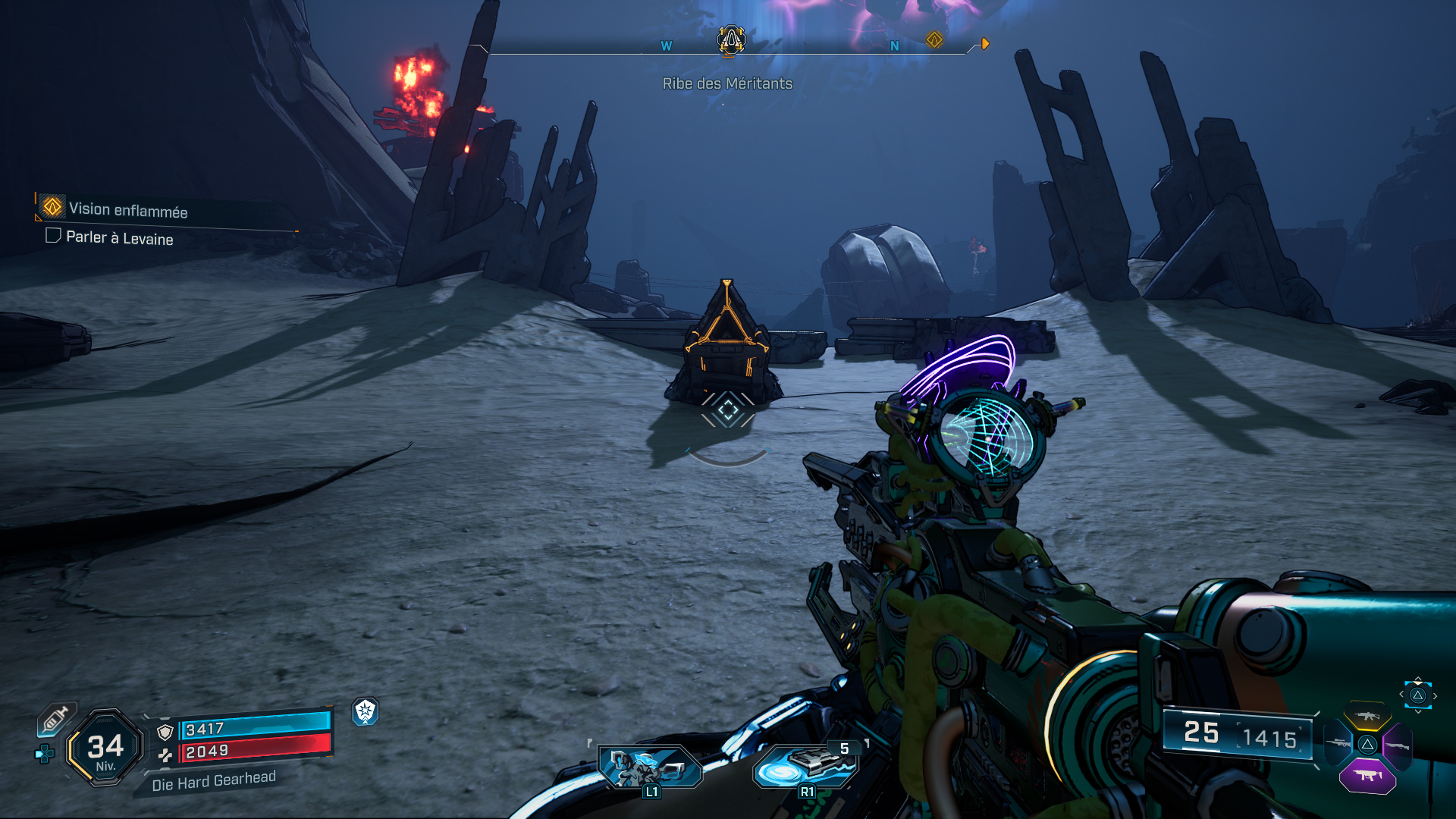Check the Parler à Levaine objective checkbox
The image size is (1456, 819).
(x=53, y=237)
